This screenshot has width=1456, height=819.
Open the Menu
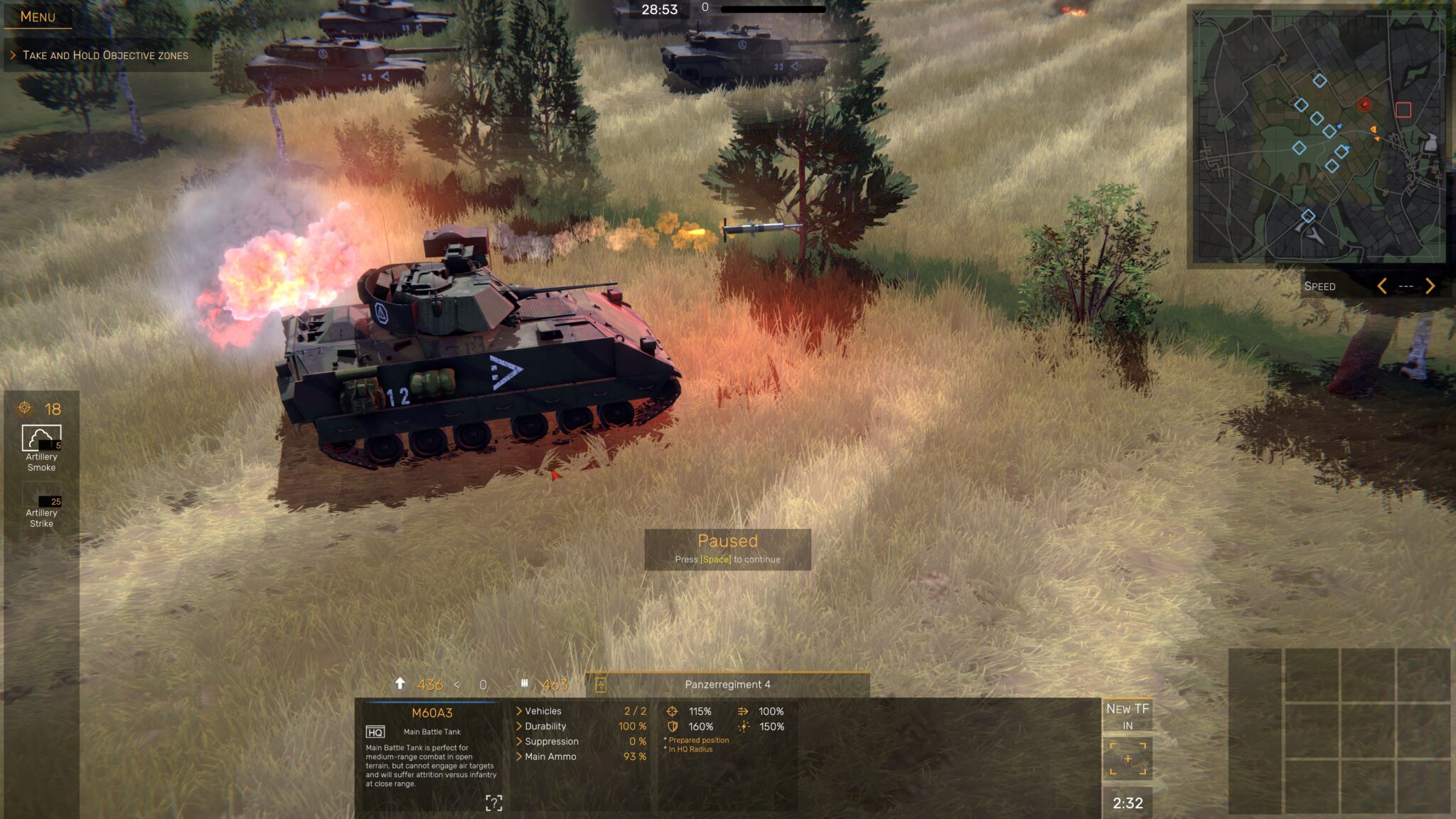pos(37,16)
